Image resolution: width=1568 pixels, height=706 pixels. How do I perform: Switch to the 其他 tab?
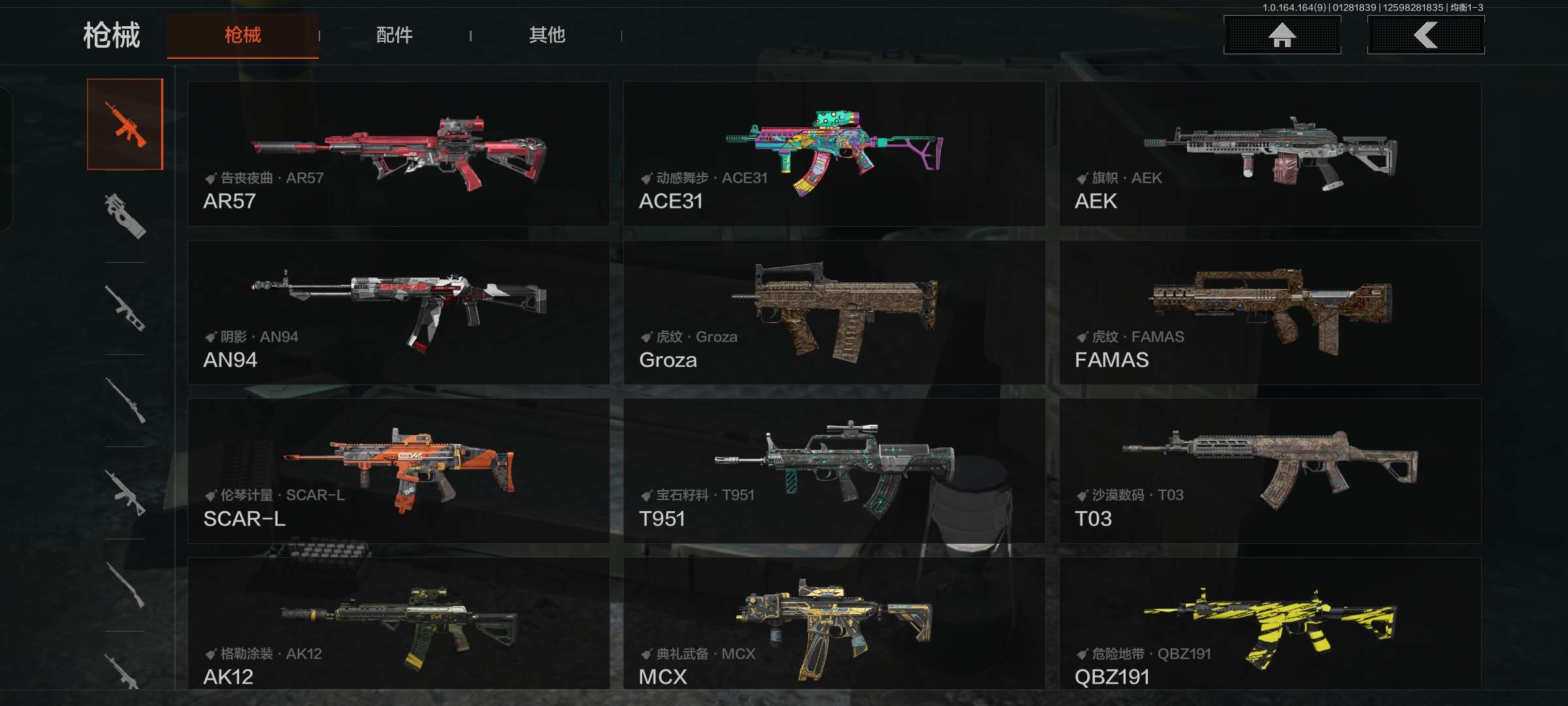(547, 35)
